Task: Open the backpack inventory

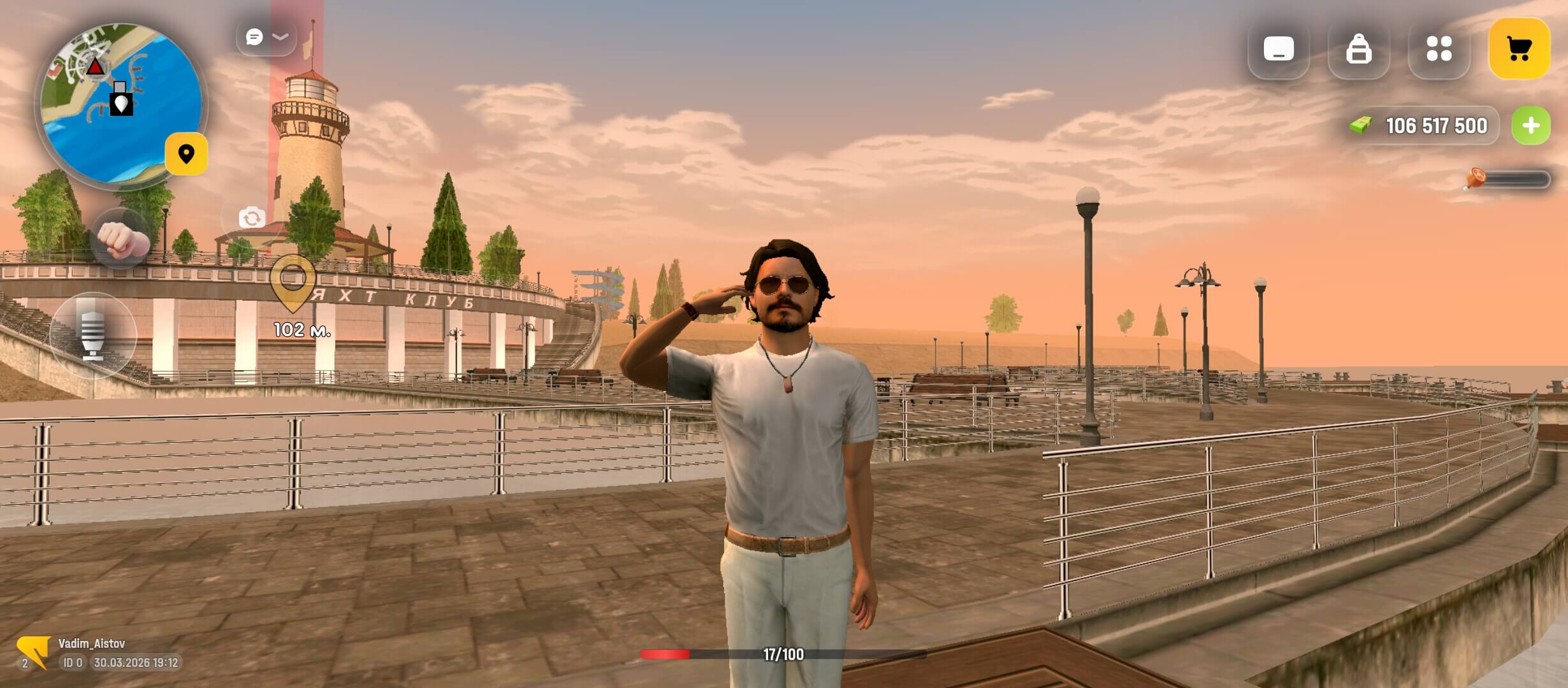Action: tap(1358, 49)
